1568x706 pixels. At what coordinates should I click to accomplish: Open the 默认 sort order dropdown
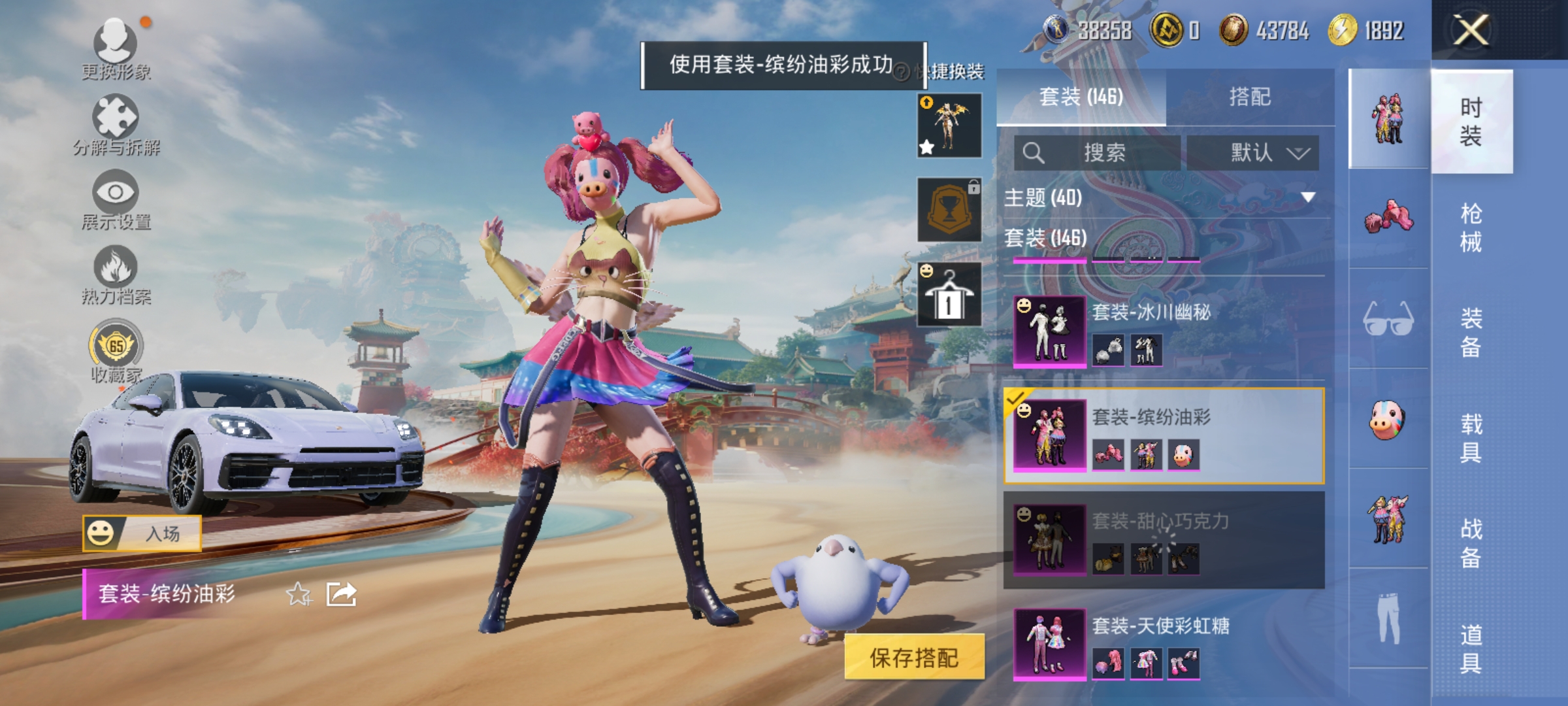[x=1258, y=151]
